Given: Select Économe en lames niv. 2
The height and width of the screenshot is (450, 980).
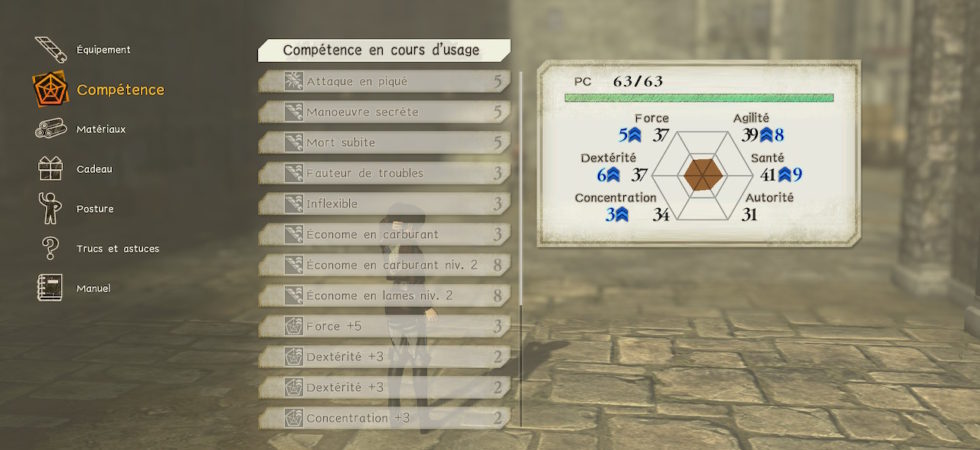Looking at the screenshot, I should pyautogui.click(x=385, y=295).
